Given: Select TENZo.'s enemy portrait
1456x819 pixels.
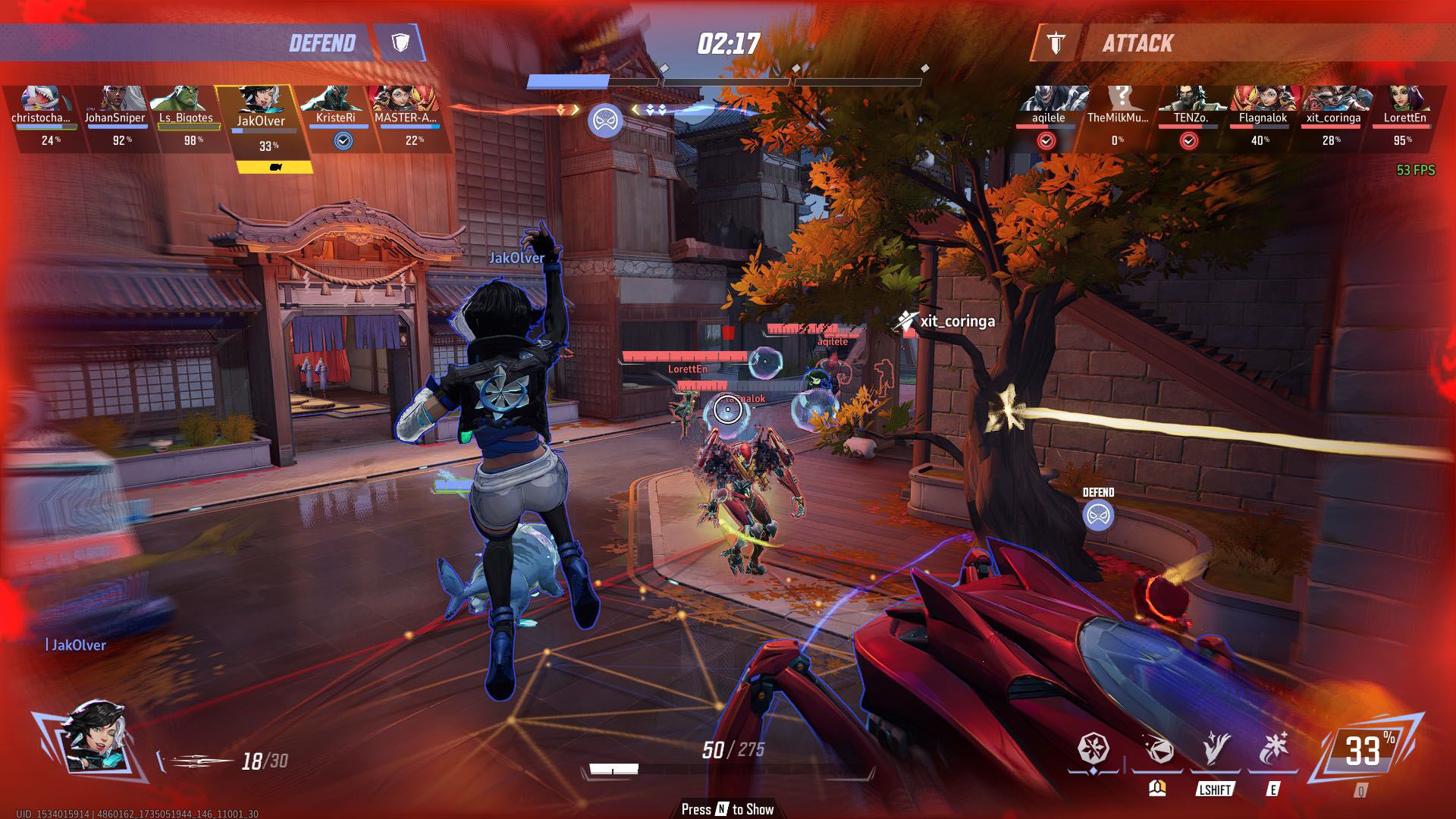Looking at the screenshot, I should [1190, 100].
